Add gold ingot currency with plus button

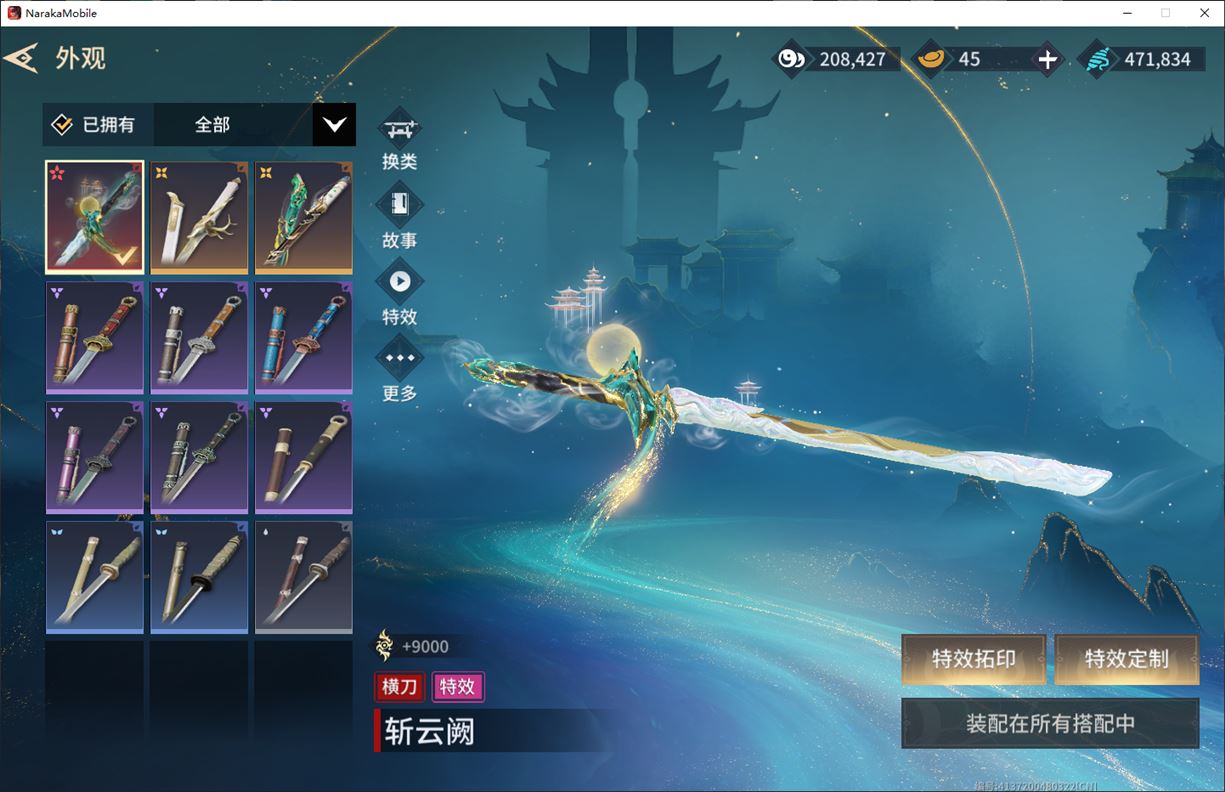pyautogui.click(x=1047, y=59)
